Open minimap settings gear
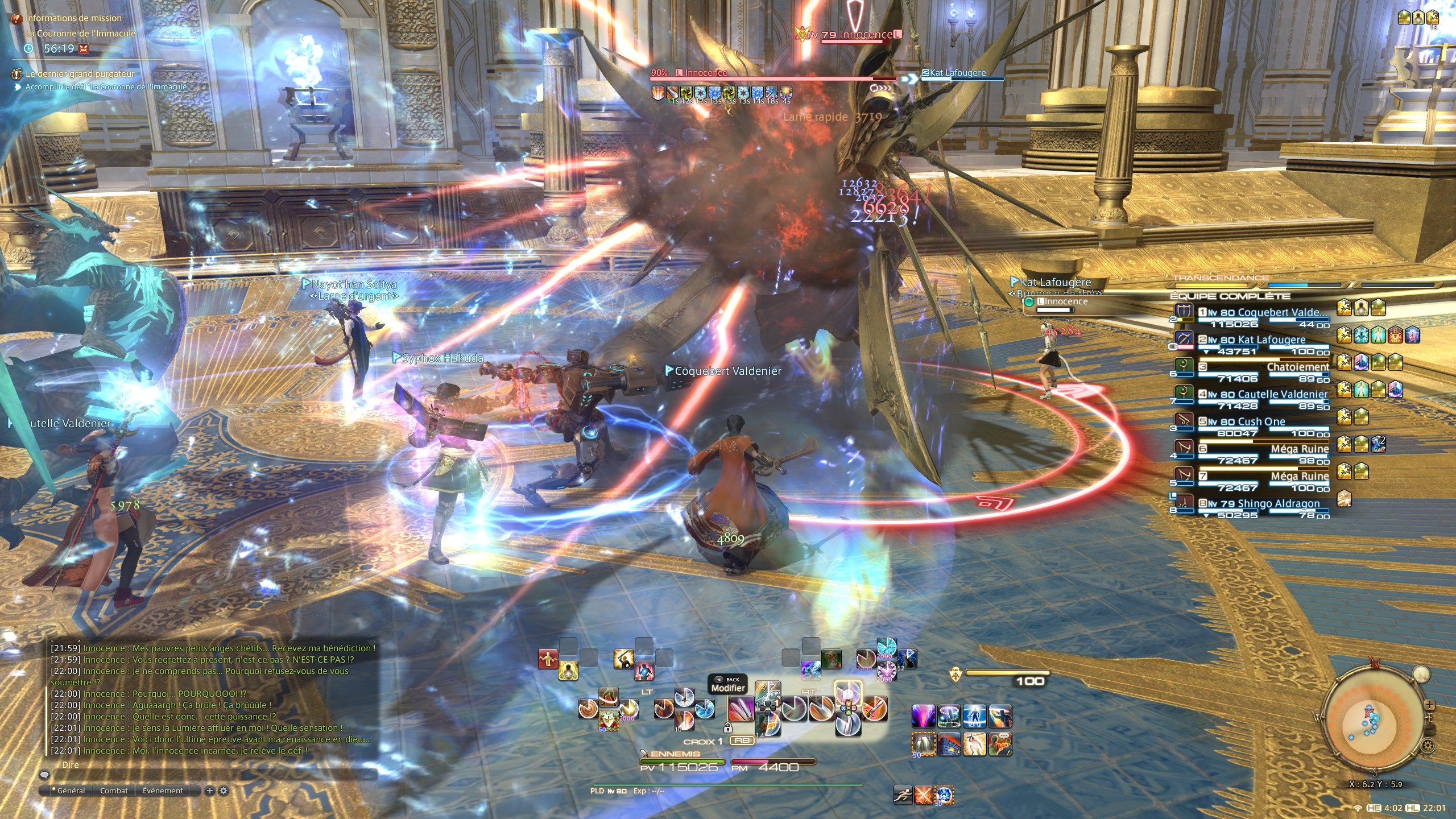The width and height of the screenshot is (1456, 819). point(1426,745)
